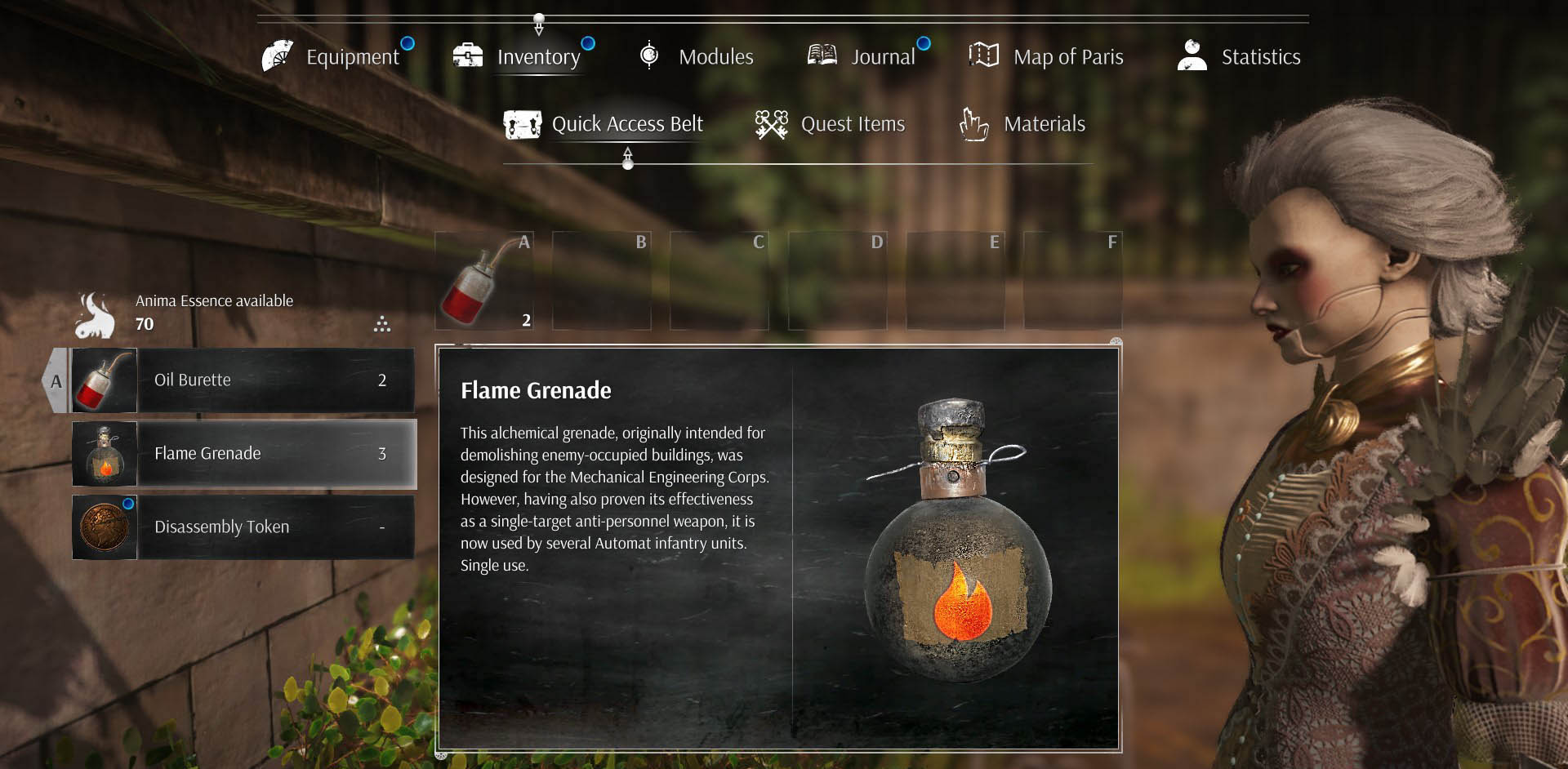The height and width of the screenshot is (769, 1568).
Task: Click belt slot A holding Oil Burette
Action: click(484, 281)
